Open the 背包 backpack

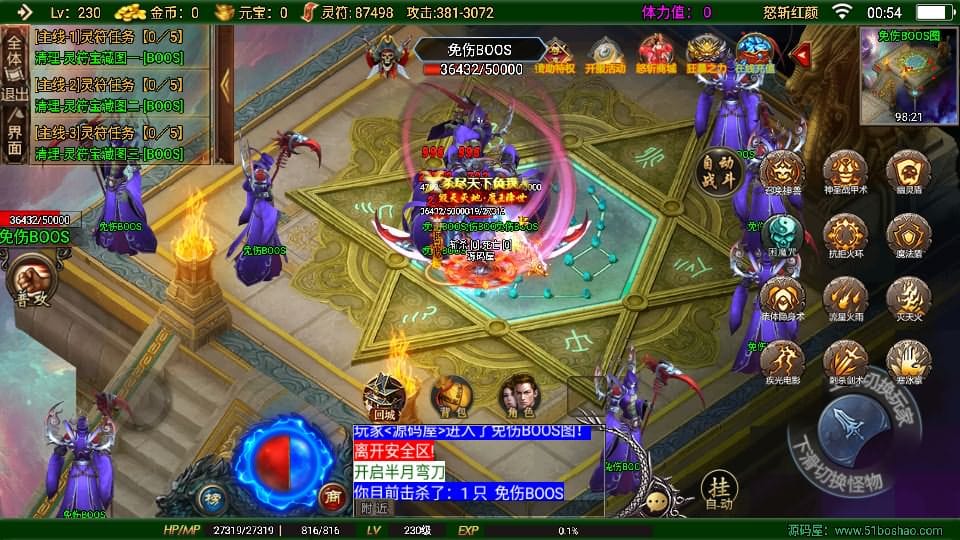(451, 396)
